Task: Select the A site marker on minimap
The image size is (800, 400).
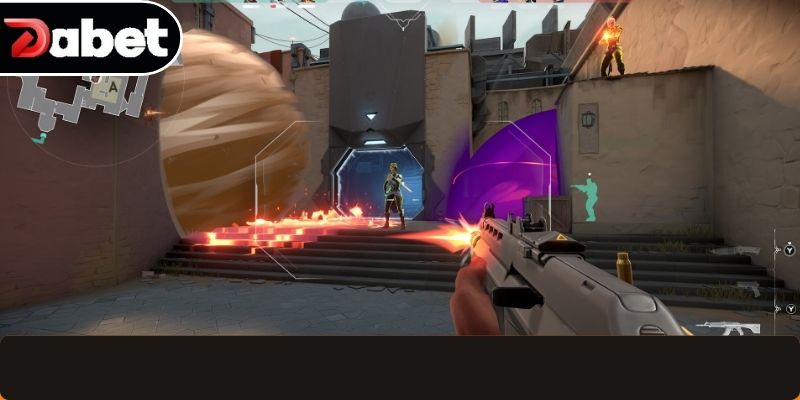Action: point(113,88)
